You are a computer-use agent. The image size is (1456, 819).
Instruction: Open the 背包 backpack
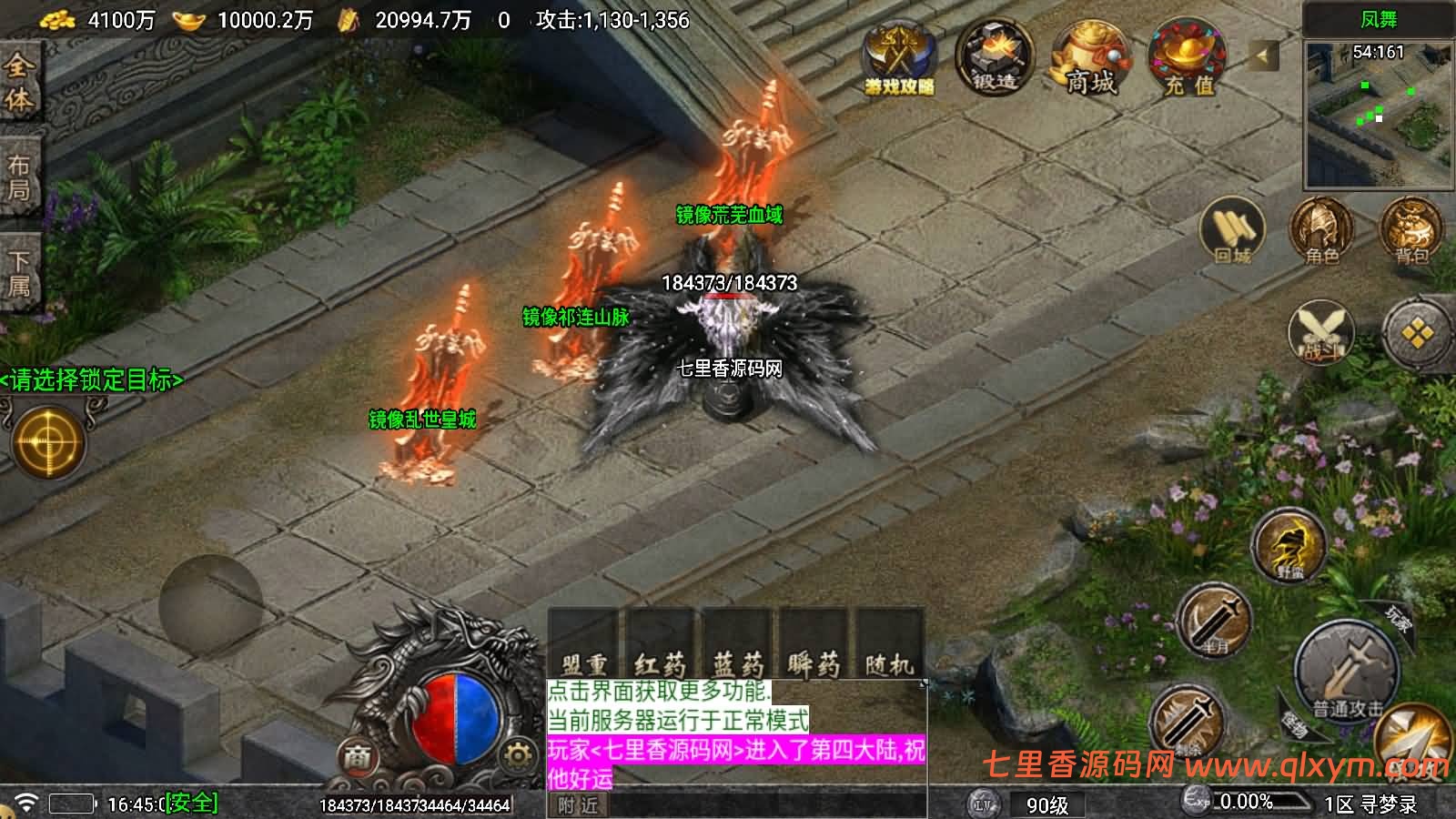[x=1411, y=231]
